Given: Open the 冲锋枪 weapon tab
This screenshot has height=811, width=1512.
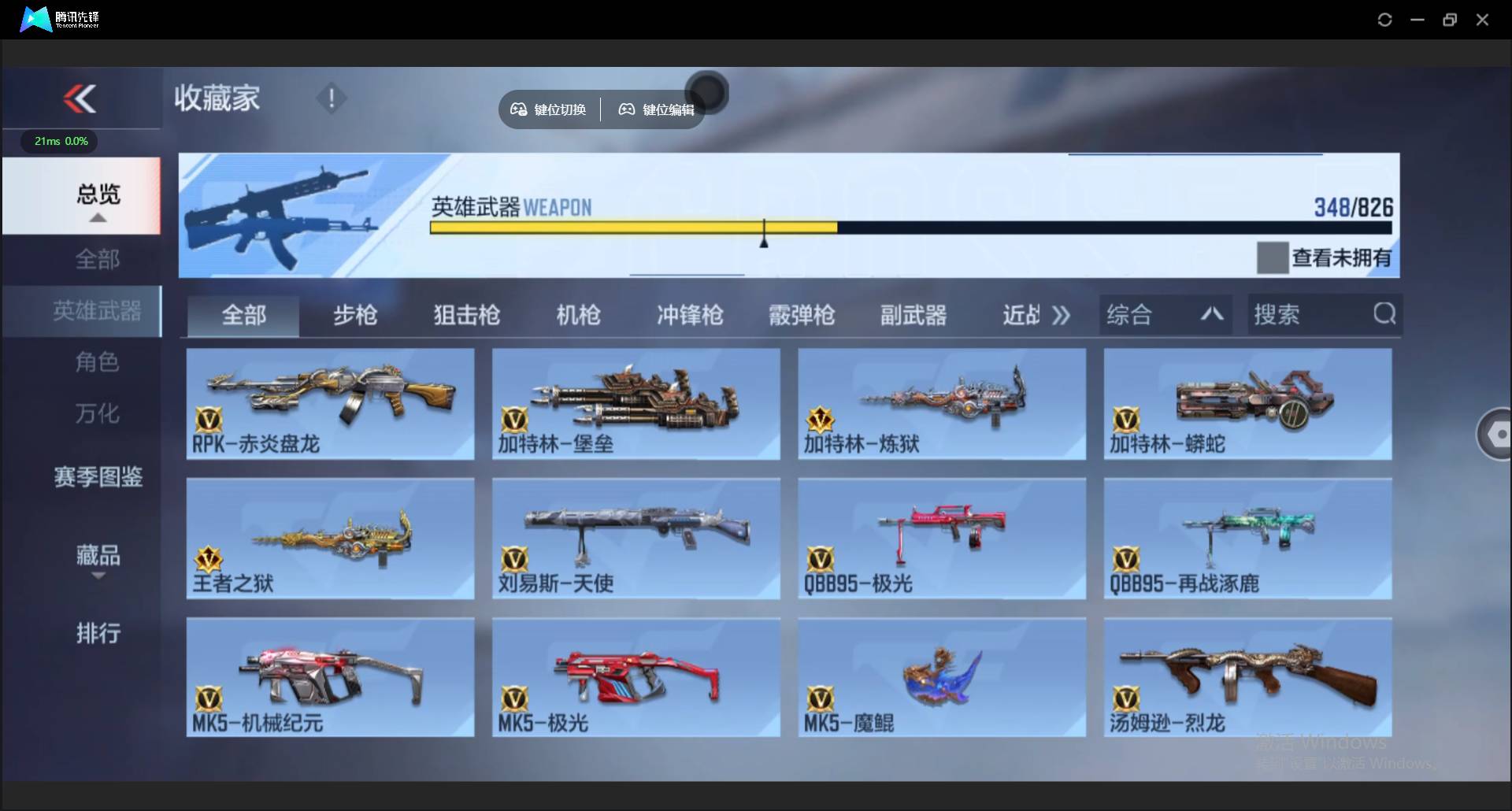Looking at the screenshot, I should point(690,314).
